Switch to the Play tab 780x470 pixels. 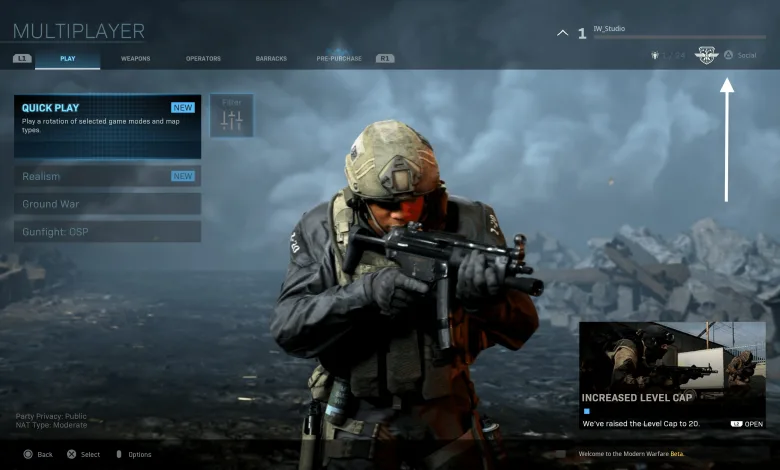(x=68, y=59)
